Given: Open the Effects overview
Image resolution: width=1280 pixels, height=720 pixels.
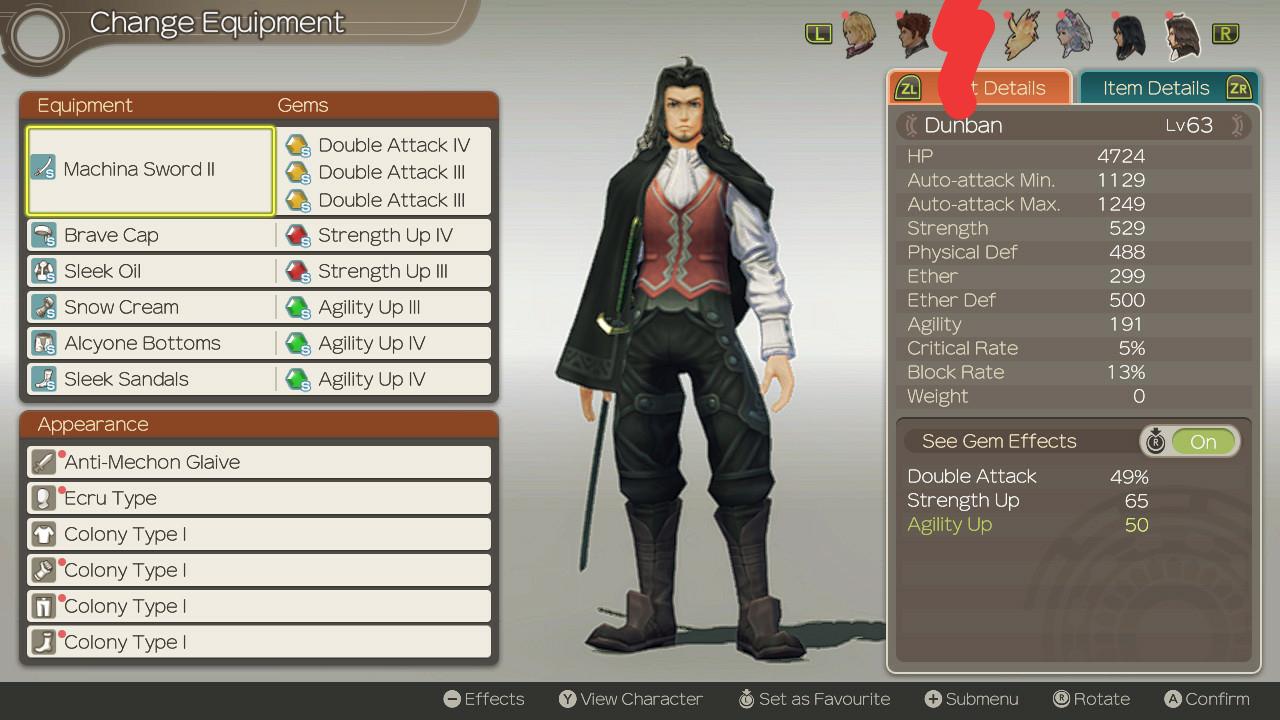Looking at the screenshot, I should (x=484, y=699).
